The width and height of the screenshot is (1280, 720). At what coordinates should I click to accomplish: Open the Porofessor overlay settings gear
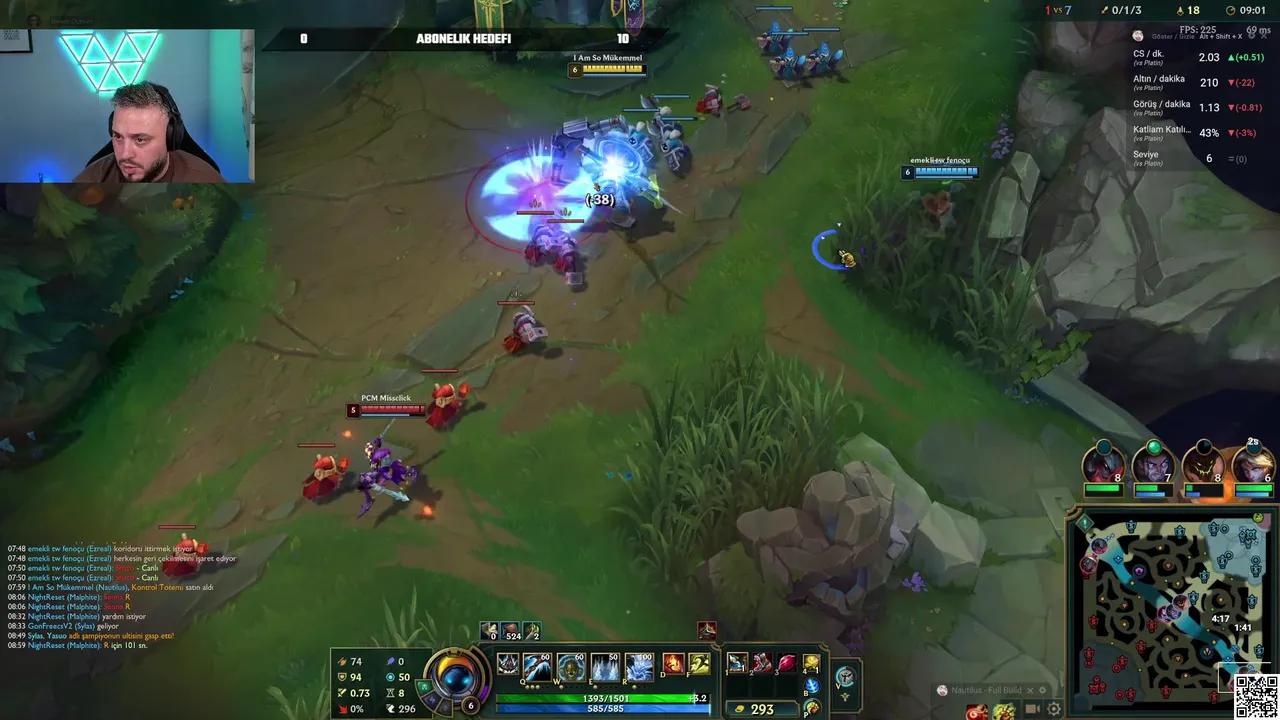pos(1053,710)
